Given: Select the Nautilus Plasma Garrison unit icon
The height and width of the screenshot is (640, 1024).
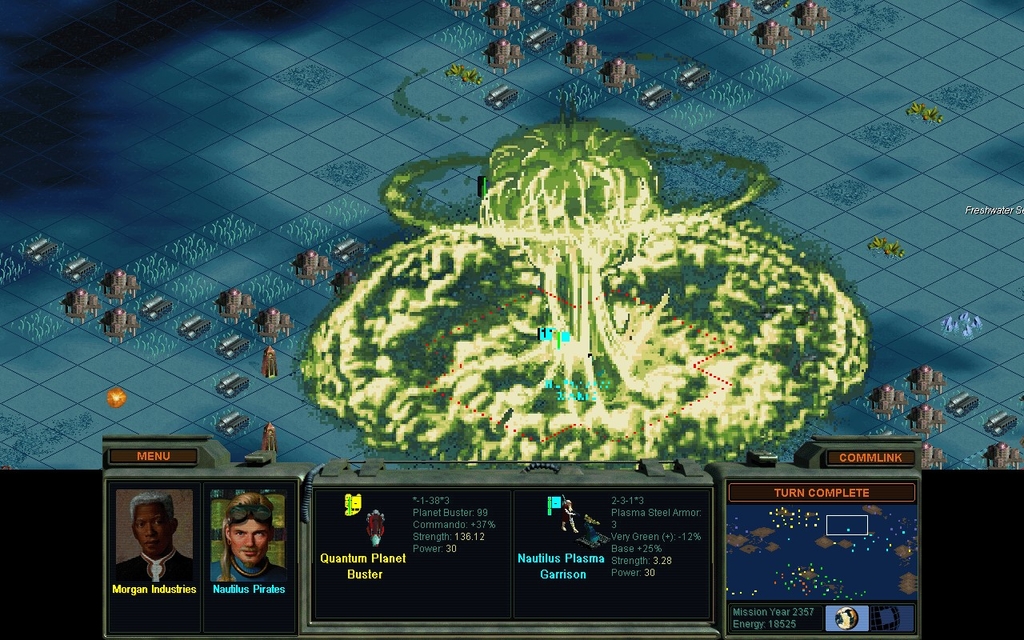Looking at the screenshot, I should [x=567, y=520].
